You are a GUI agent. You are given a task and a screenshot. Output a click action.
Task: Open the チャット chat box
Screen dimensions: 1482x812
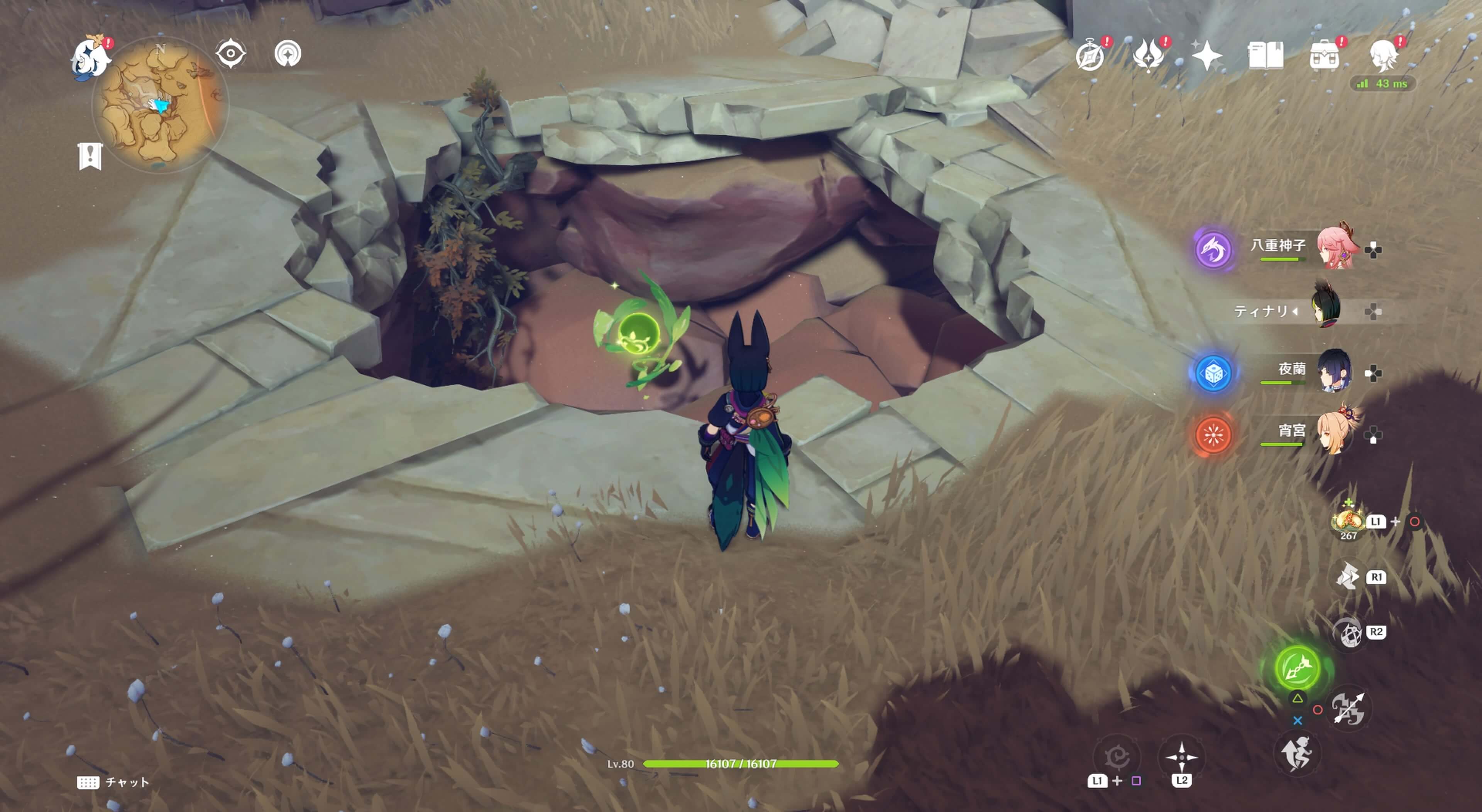[113, 782]
